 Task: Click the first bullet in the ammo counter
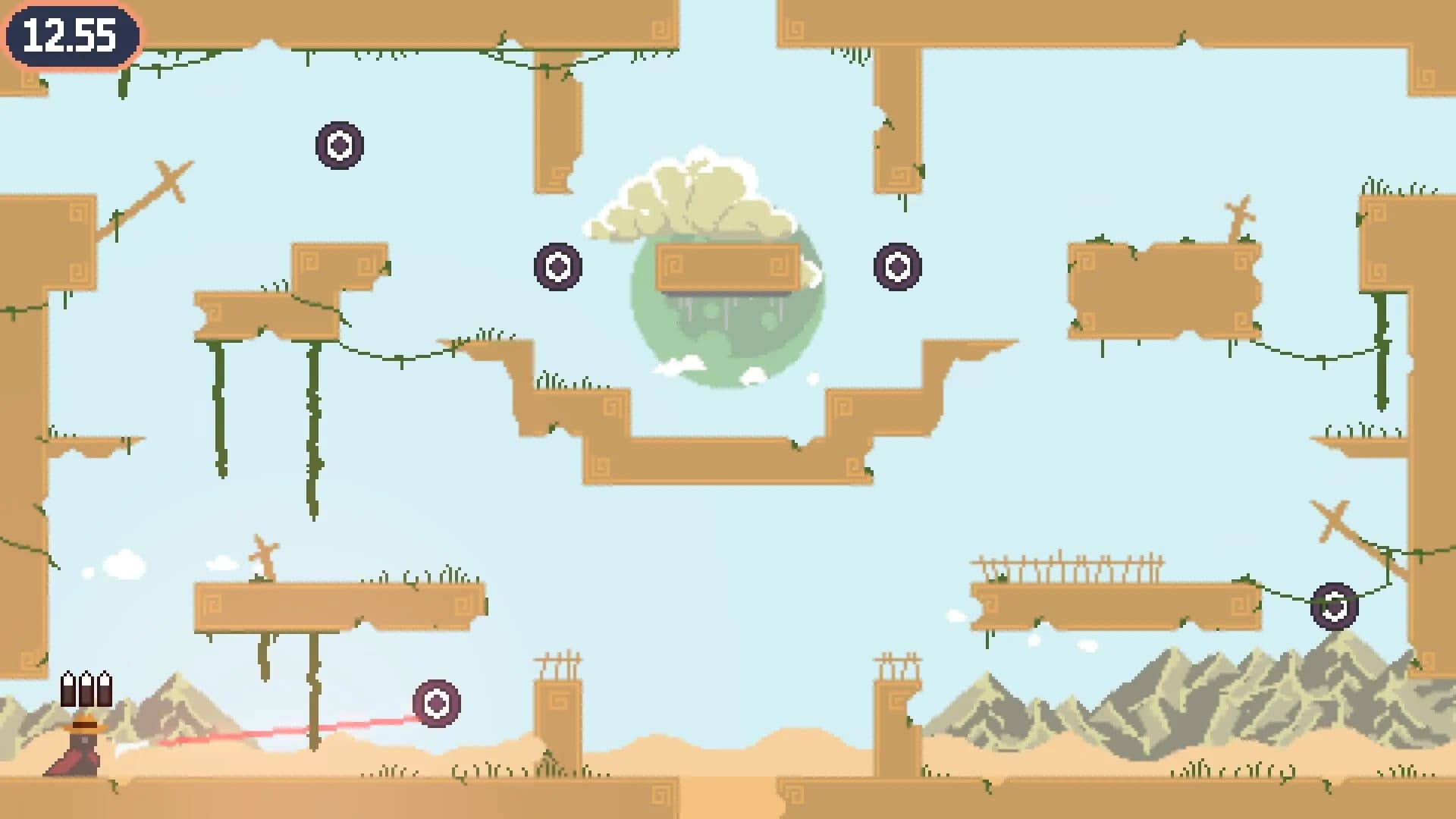[x=68, y=690]
